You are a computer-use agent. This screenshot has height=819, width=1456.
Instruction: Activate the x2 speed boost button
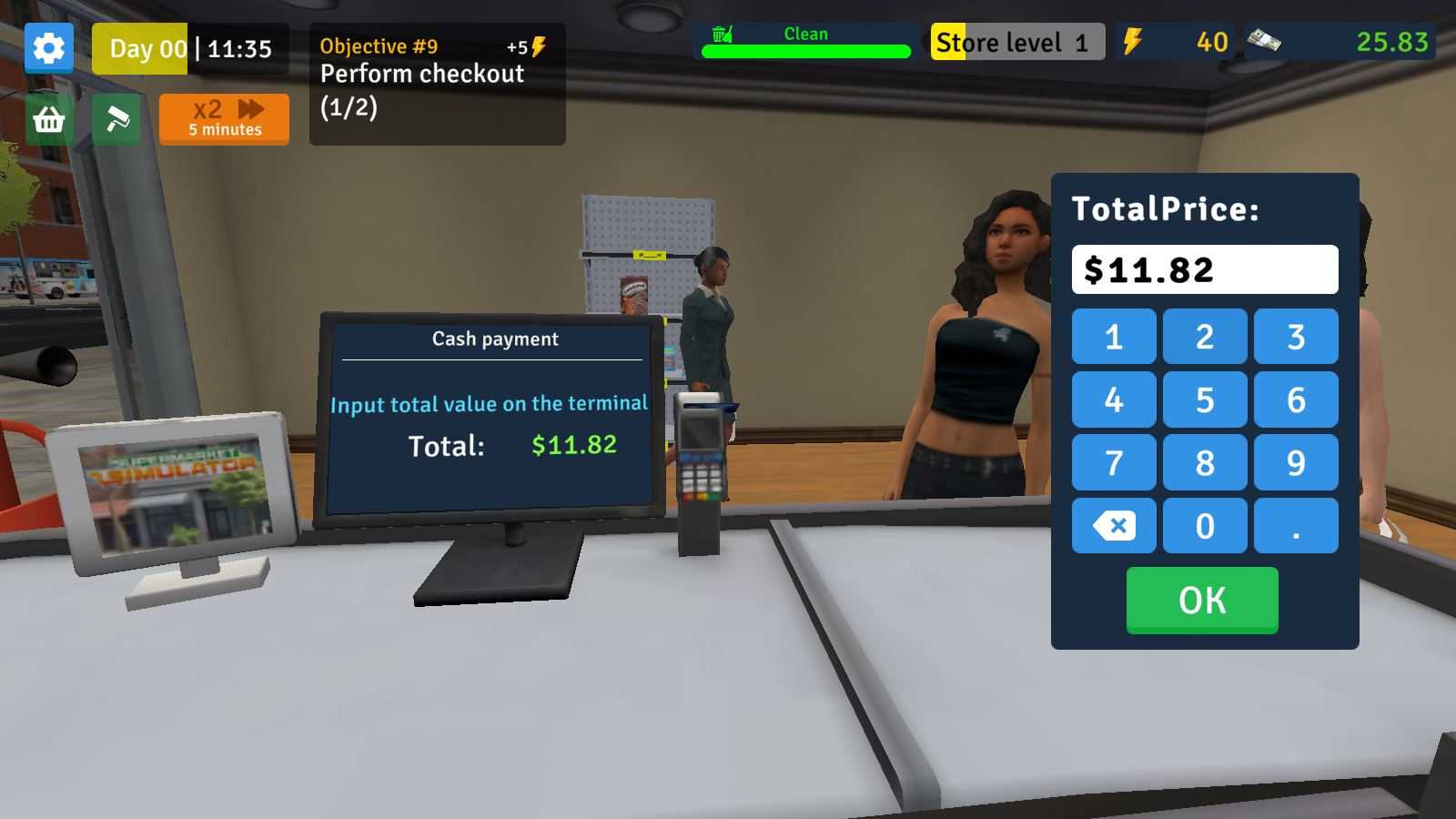[x=224, y=119]
